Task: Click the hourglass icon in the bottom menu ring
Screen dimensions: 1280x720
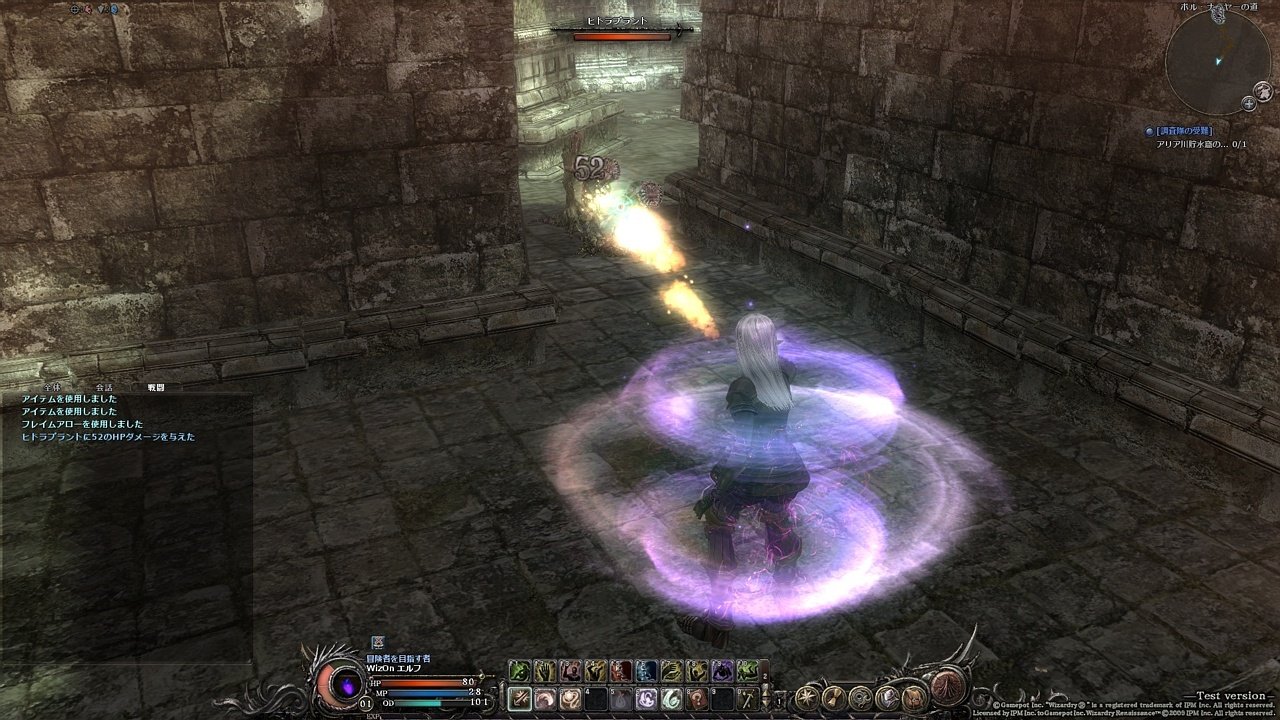Action: click(x=833, y=697)
